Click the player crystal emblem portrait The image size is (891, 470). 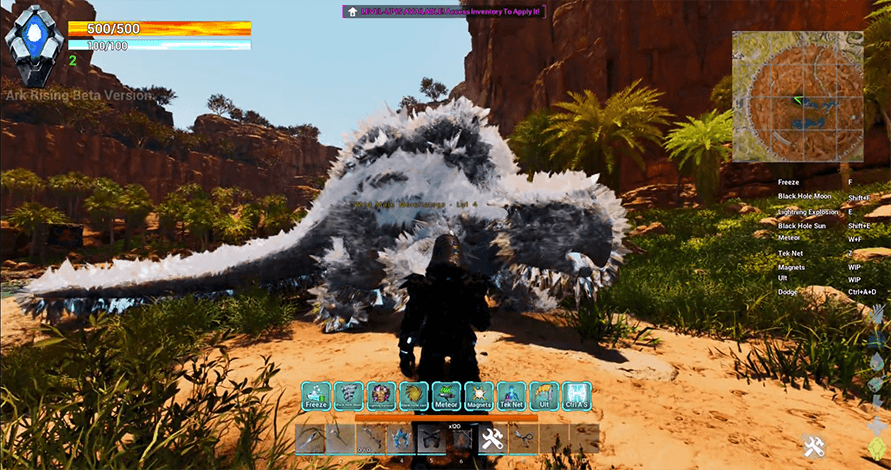pyautogui.click(x=33, y=43)
